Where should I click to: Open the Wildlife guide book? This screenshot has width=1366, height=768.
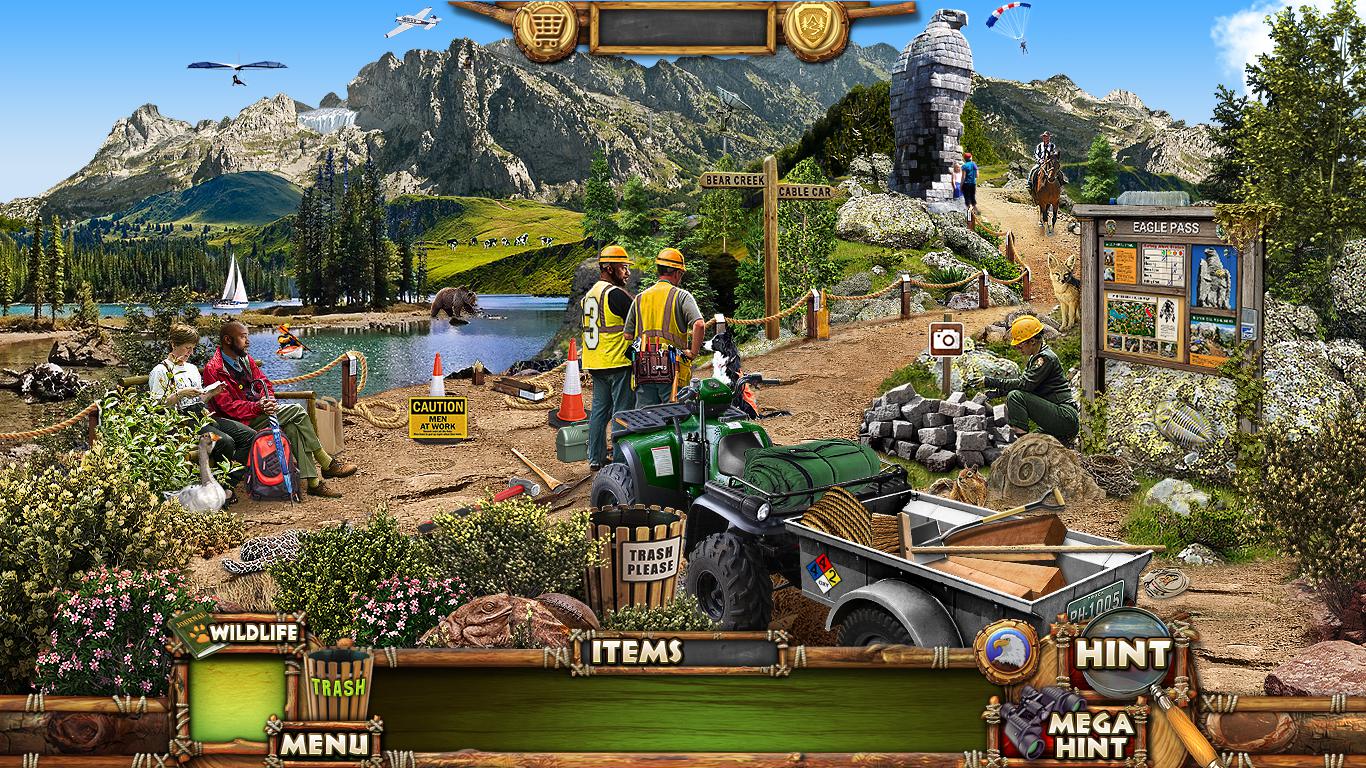[239, 633]
